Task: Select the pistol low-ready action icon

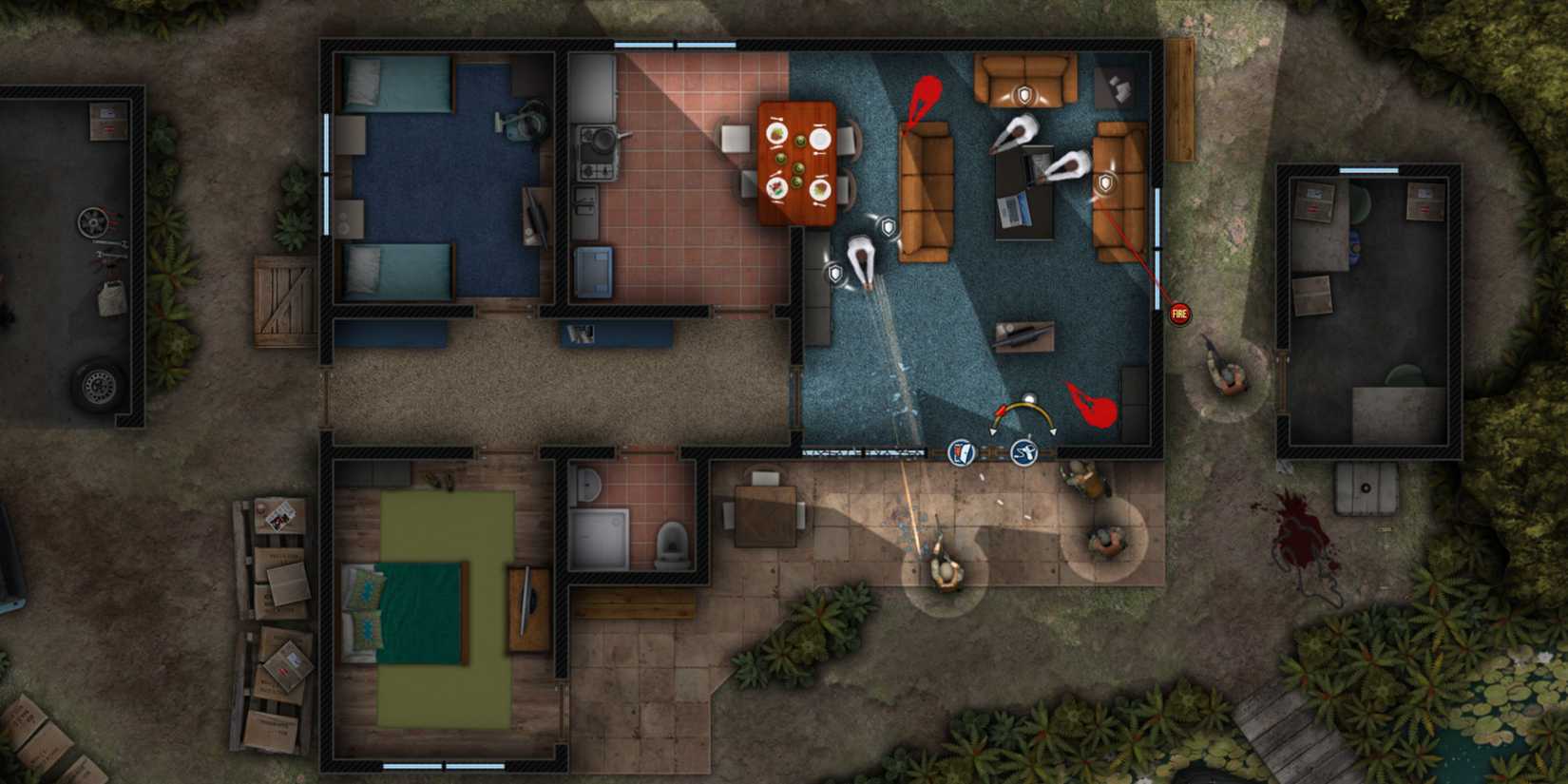Action: (x=1023, y=451)
